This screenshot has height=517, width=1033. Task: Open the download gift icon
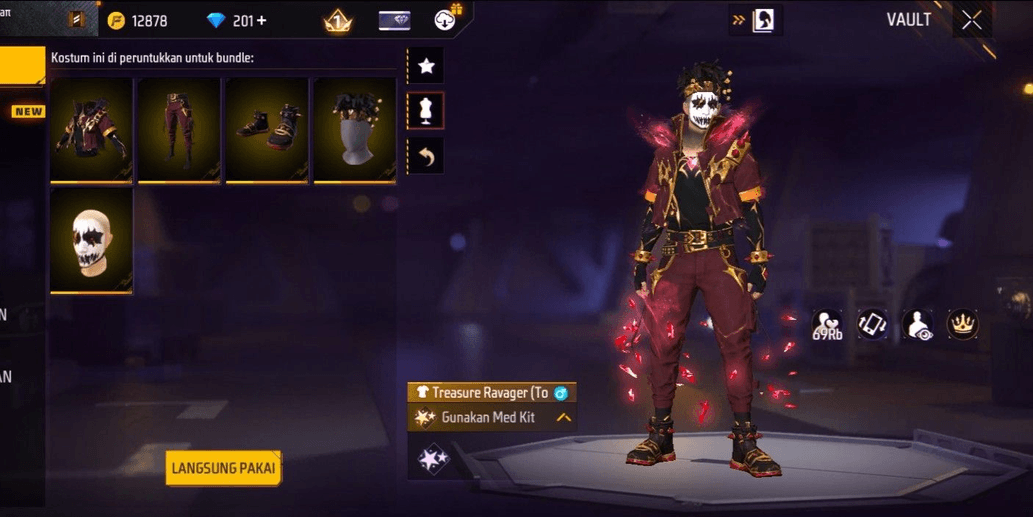click(x=446, y=19)
